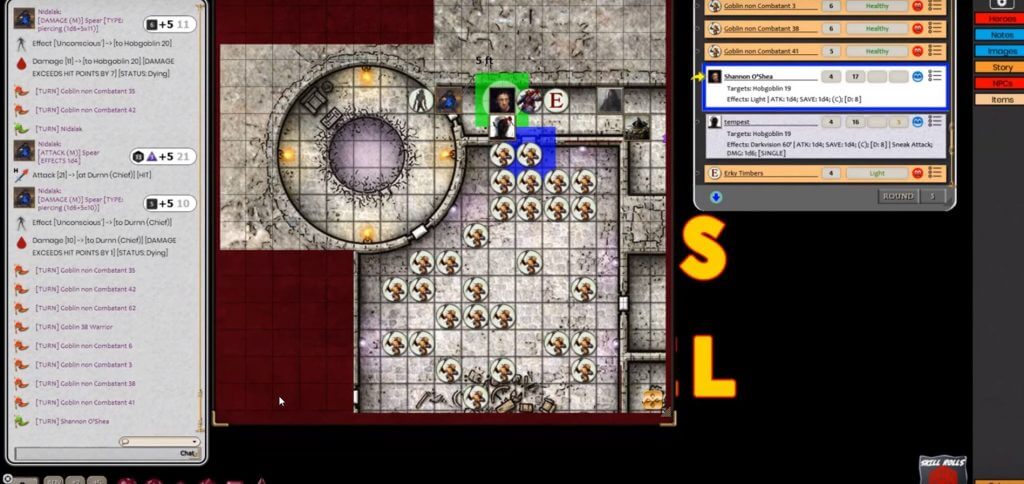The height and width of the screenshot is (484, 1024).
Task: Select the tempest entry in combat tracker
Action: click(x=737, y=122)
